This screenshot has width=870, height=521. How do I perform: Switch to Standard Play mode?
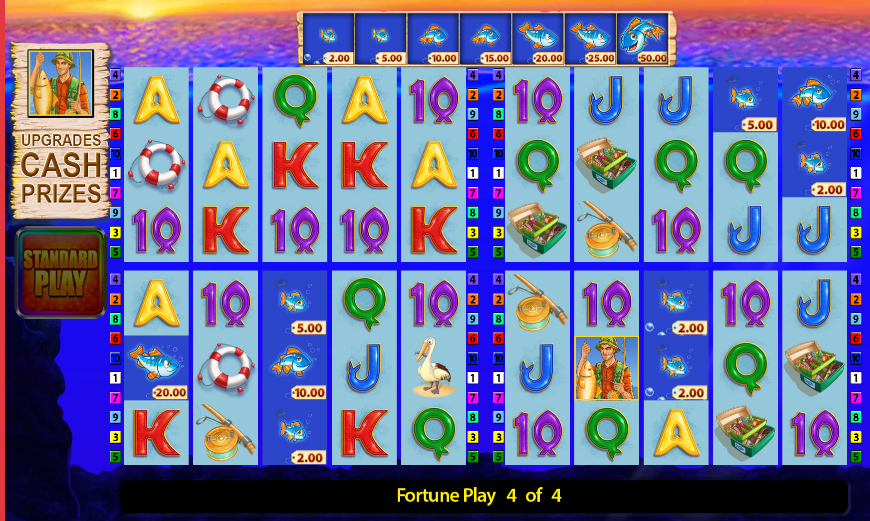click(x=60, y=273)
